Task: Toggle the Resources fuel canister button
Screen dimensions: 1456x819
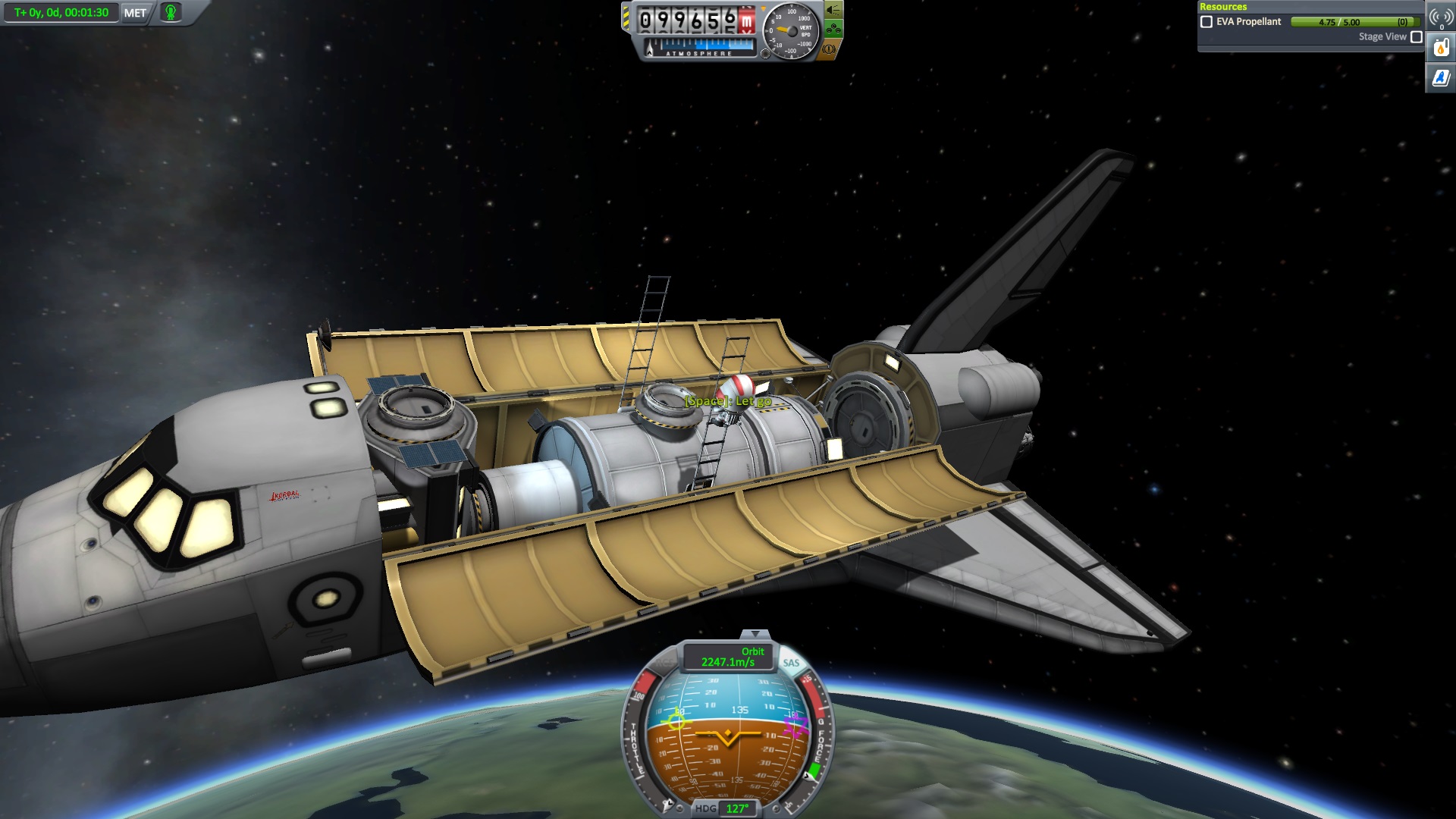Action: tap(1440, 49)
